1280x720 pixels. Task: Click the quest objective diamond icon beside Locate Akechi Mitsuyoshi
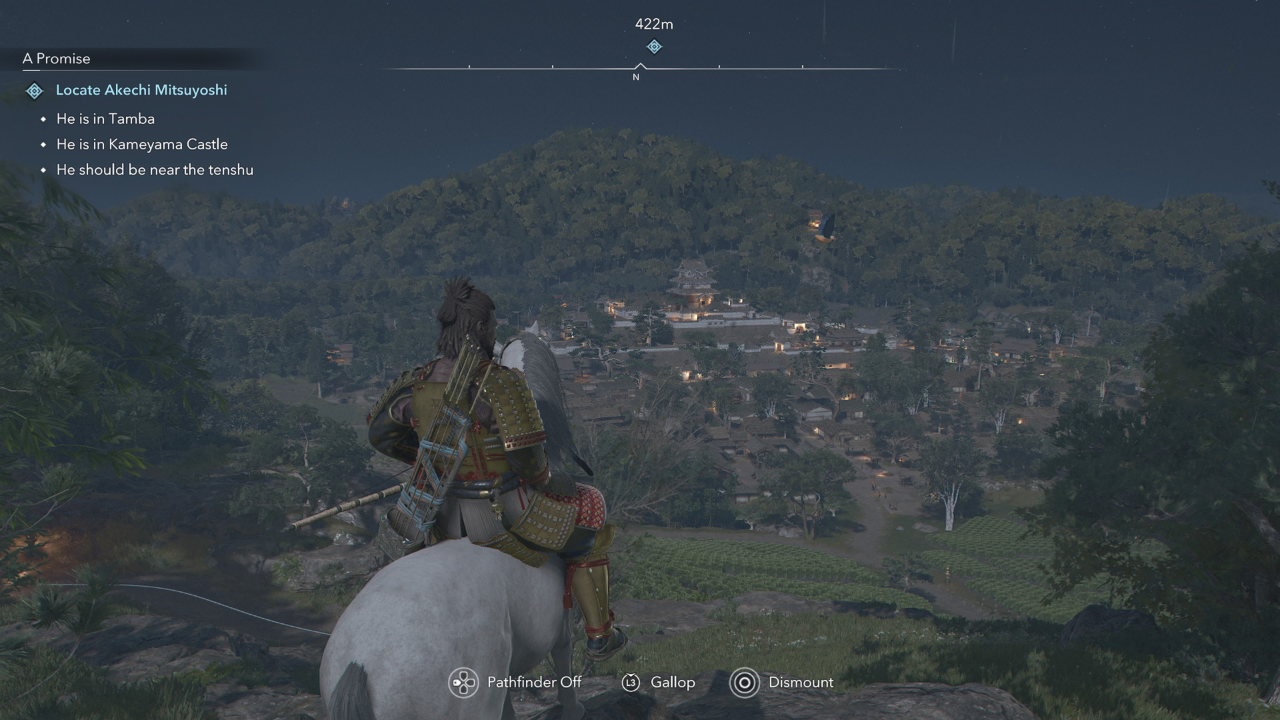pos(33,90)
